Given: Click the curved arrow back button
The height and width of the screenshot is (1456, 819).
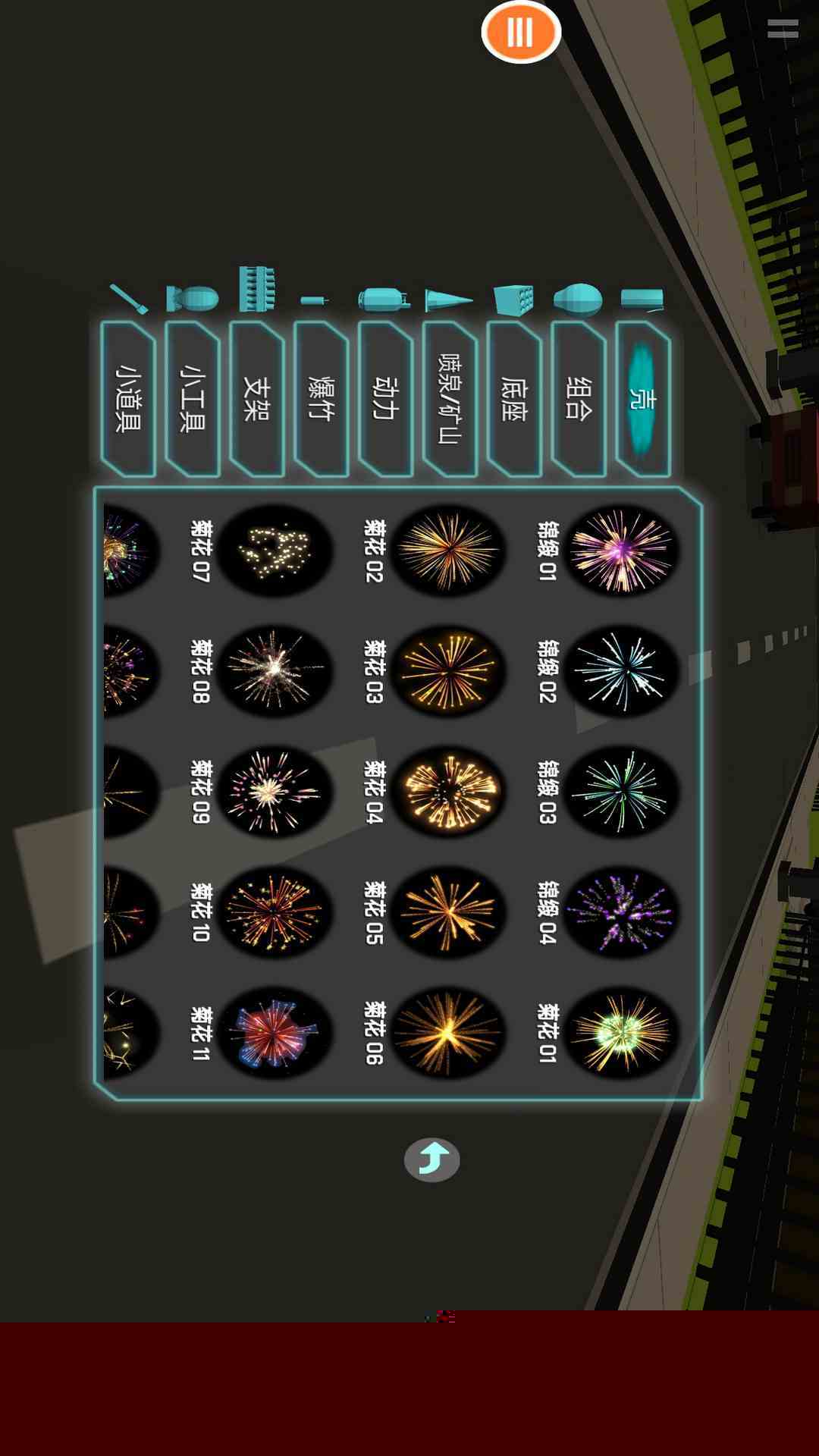Looking at the screenshot, I should point(431,1159).
